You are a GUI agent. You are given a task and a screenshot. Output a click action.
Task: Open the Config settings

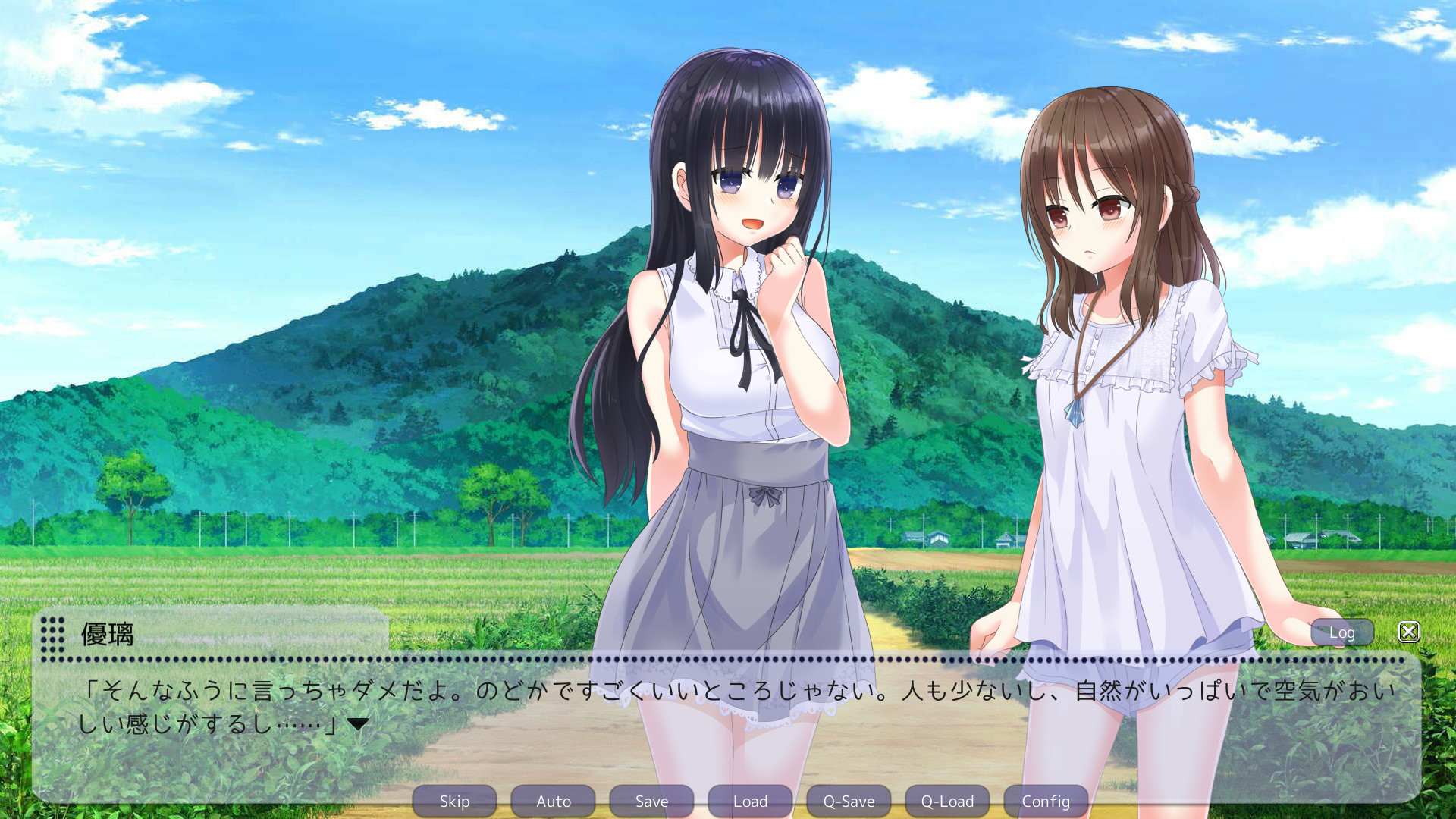1046,801
